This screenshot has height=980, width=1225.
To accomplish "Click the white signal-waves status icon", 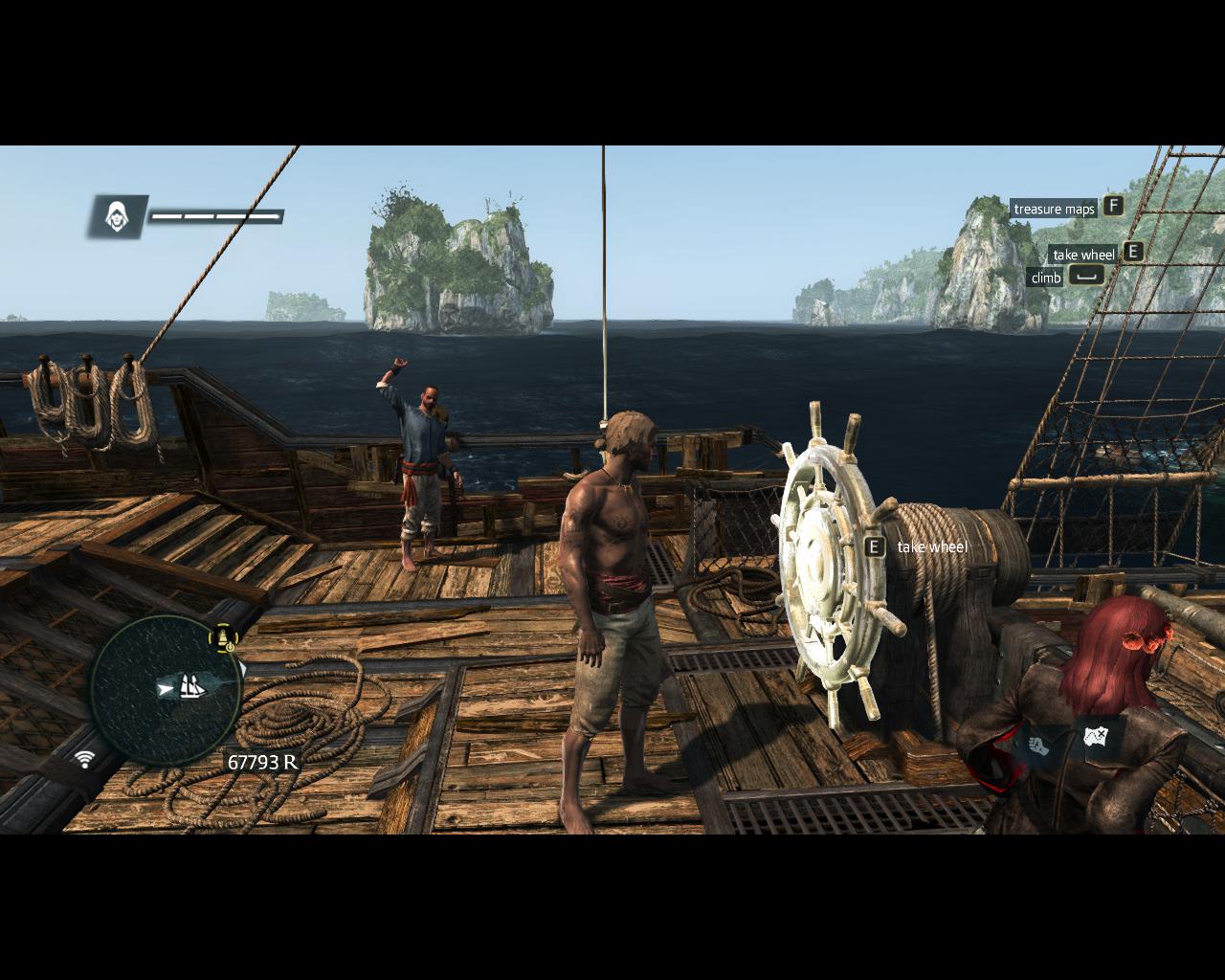I will [x=85, y=759].
